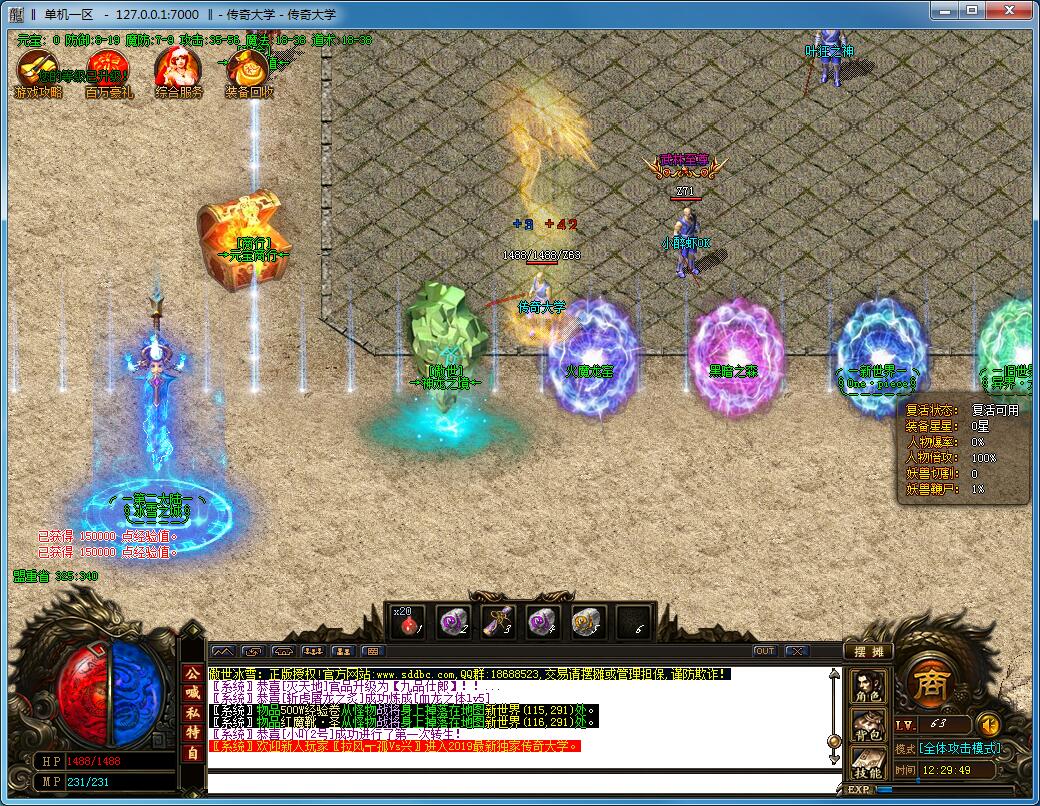The height and width of the screenshot is (806, 1040).
Task: Use the red potion in hotbar slot 1
Action: (x=408, y=622)
